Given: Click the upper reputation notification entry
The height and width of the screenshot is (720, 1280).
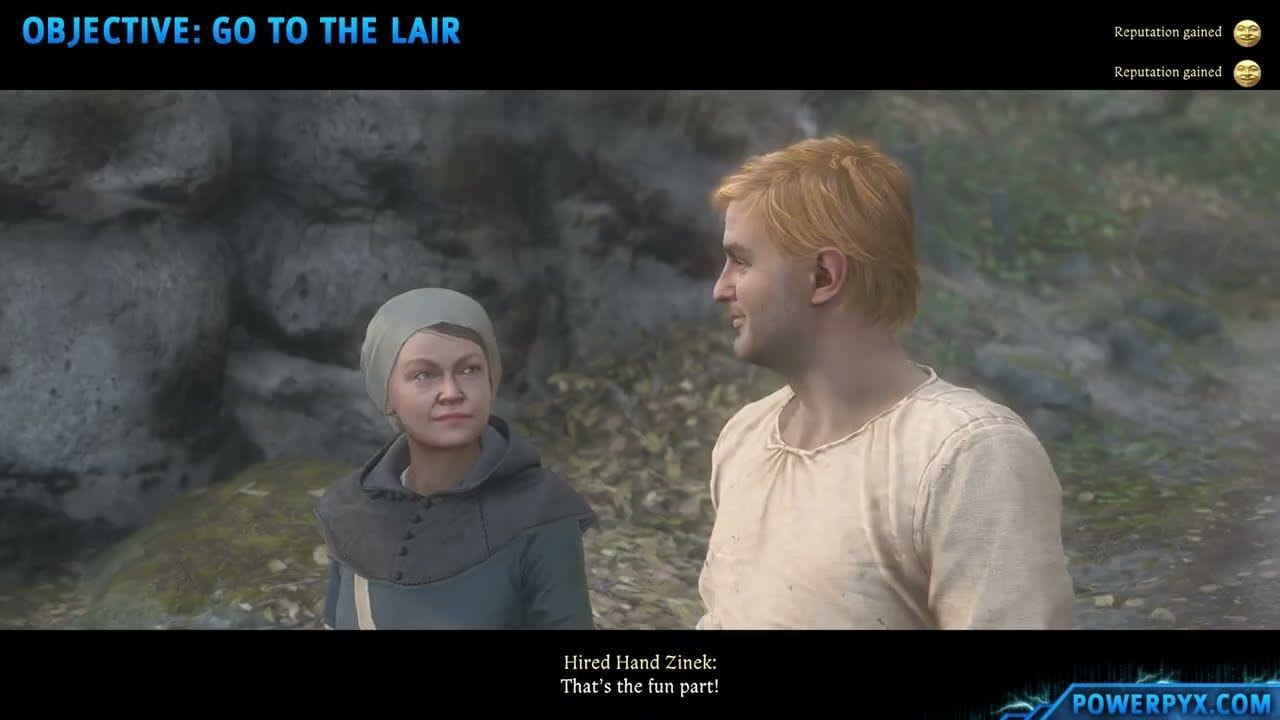Looking at the screenshot, I should 1180,31.
